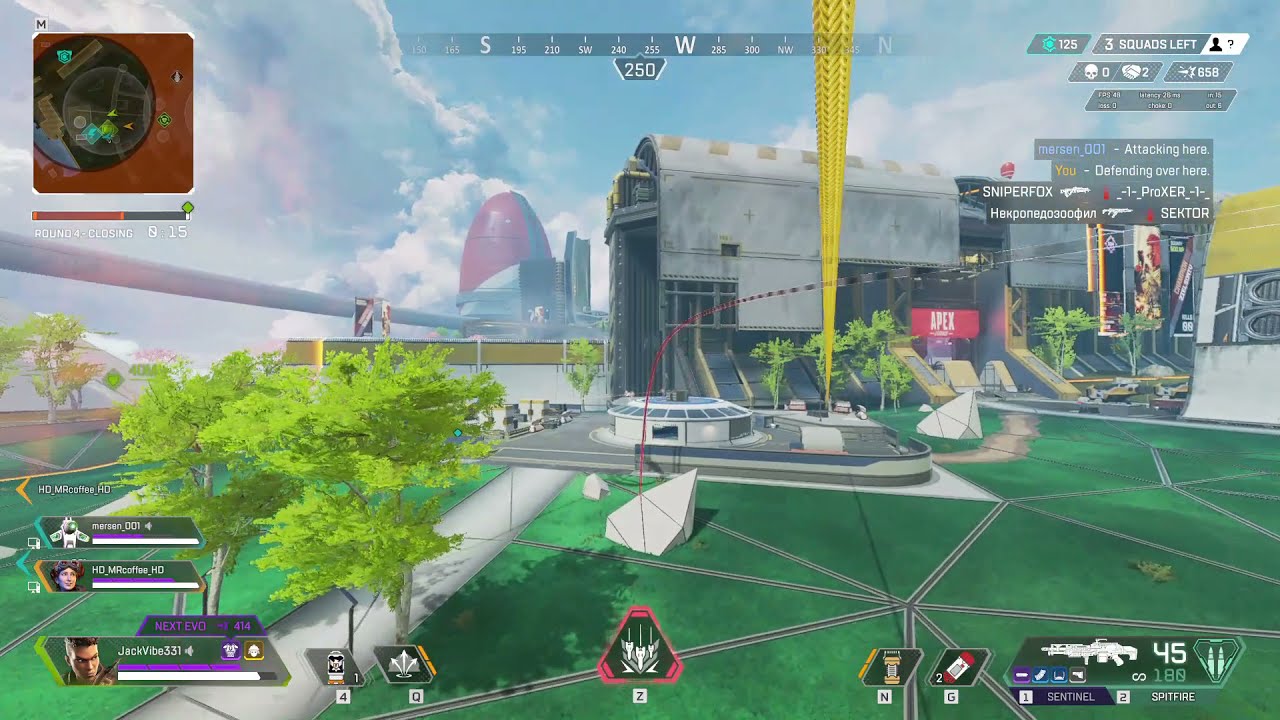Viewport: 1280px width, 720px height.
Task: Show the Squads Left indicator
Action: 1148,44
